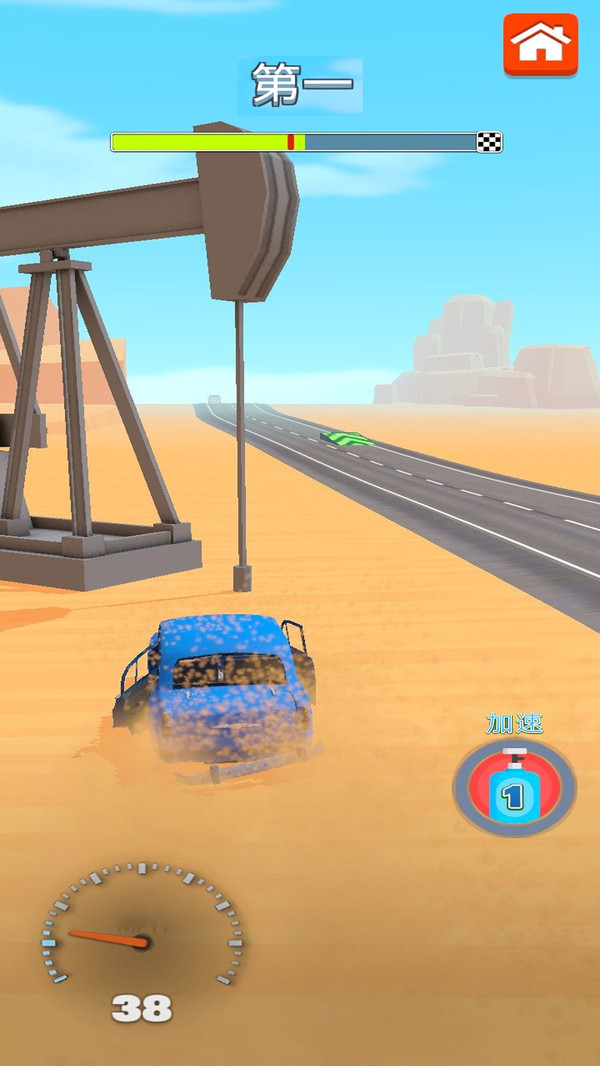Return to the home screen
The height and width of the screenshot is (1066, 600).
tap(540, 44)
